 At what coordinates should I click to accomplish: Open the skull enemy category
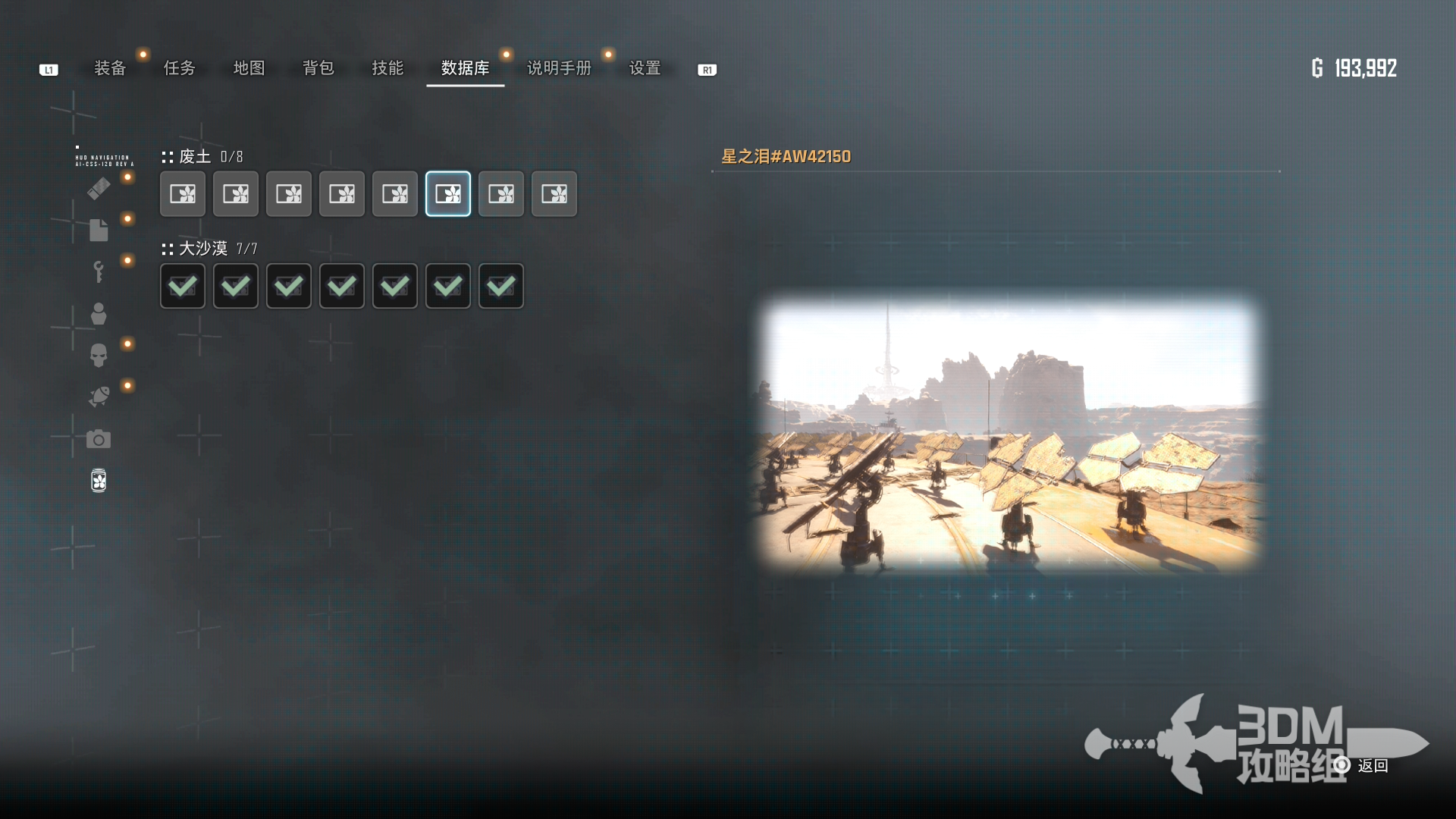click(99, 355)
